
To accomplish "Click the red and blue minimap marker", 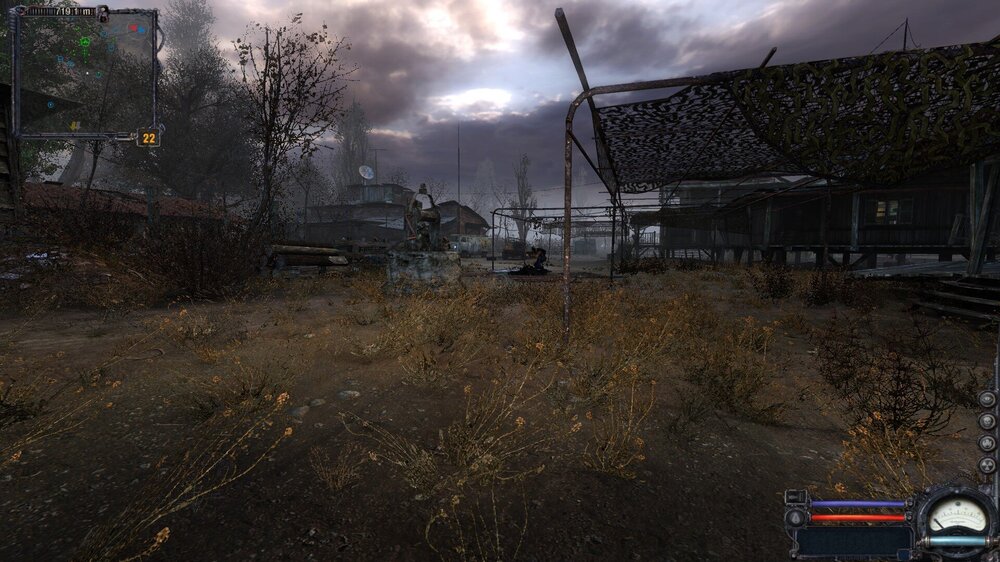I will click(x=137, y=29).
